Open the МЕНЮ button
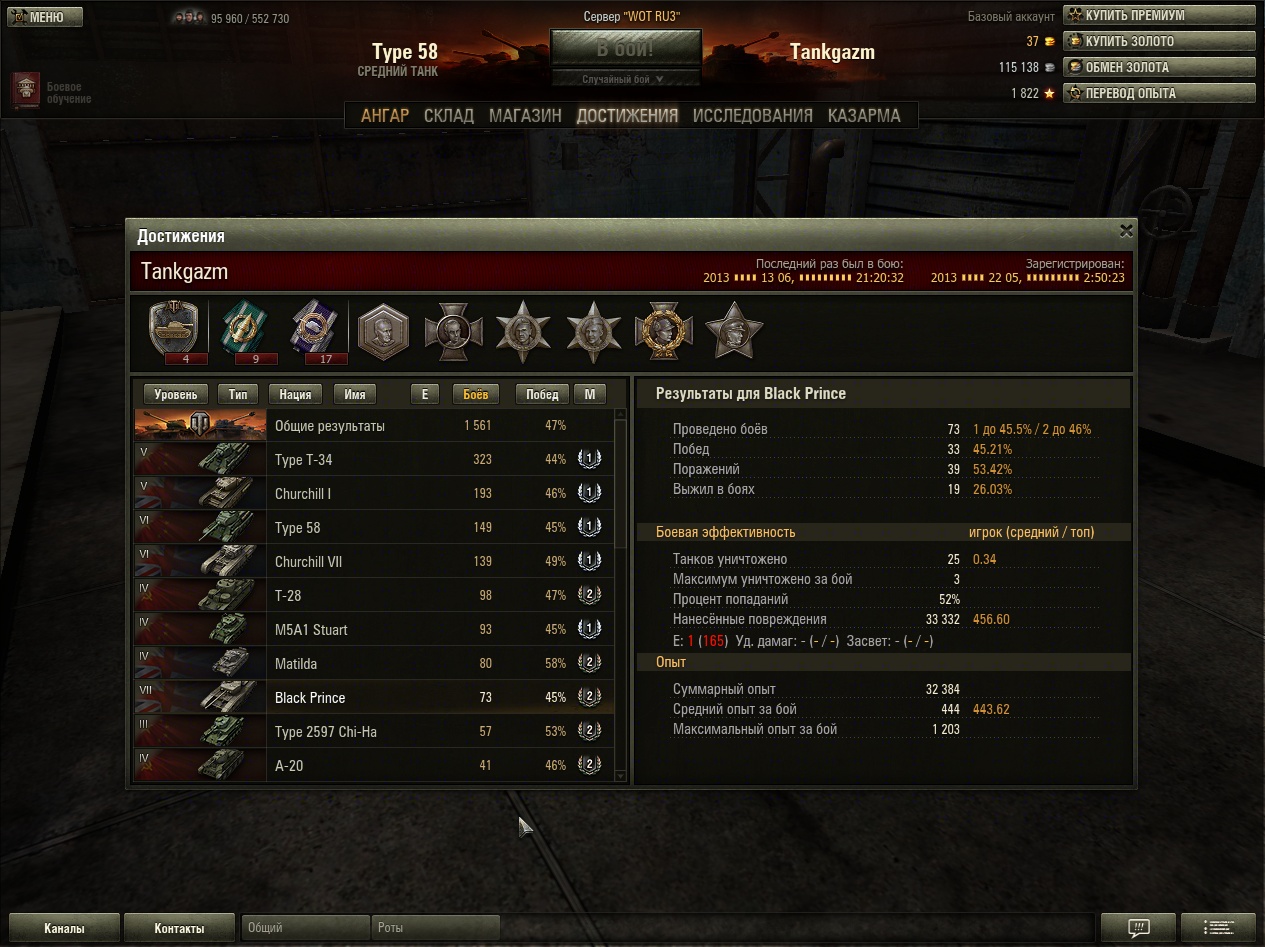The height and width of the screenshot is (947, 1265). (45, 17)
